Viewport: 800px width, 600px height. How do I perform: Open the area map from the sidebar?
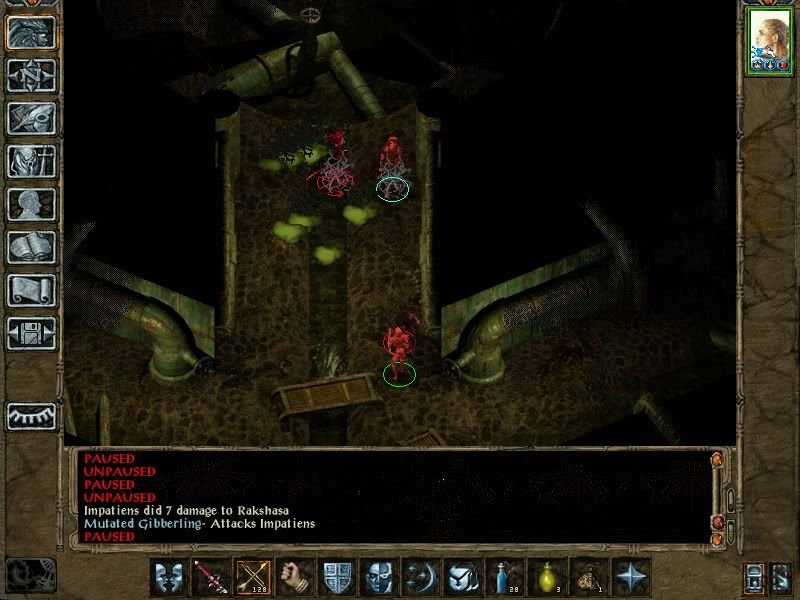point(32,75)
